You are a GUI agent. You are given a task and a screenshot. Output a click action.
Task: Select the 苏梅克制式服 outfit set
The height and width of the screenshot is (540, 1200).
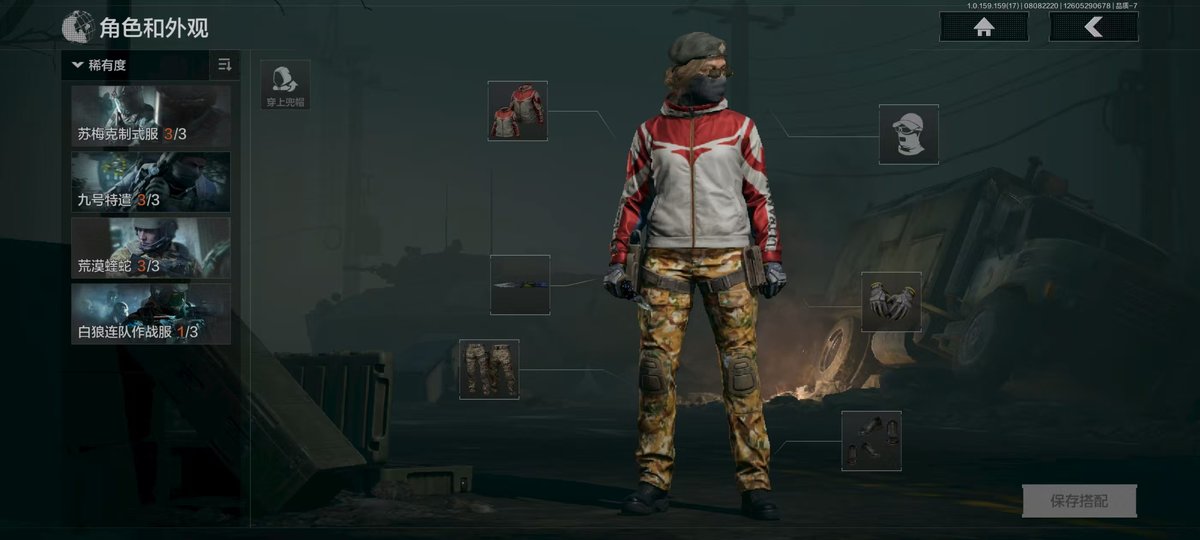tap(151, 116)
